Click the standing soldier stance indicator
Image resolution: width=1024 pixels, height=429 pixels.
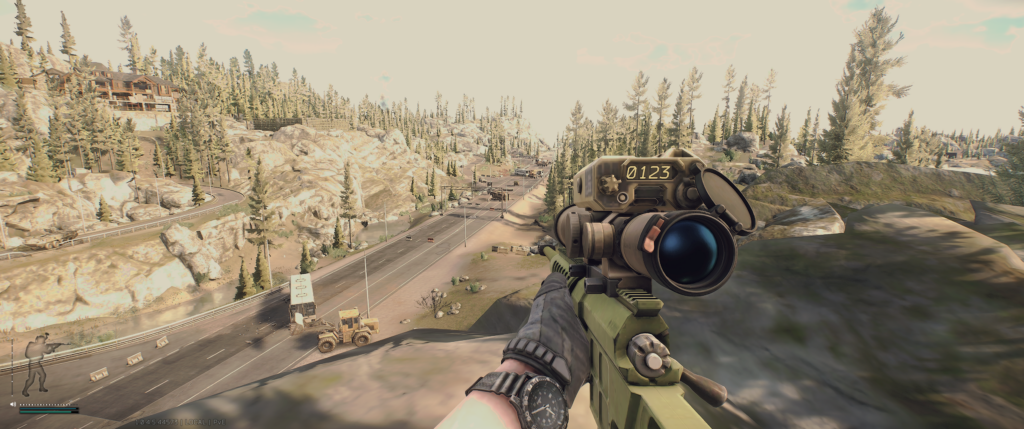click(37, 365)
